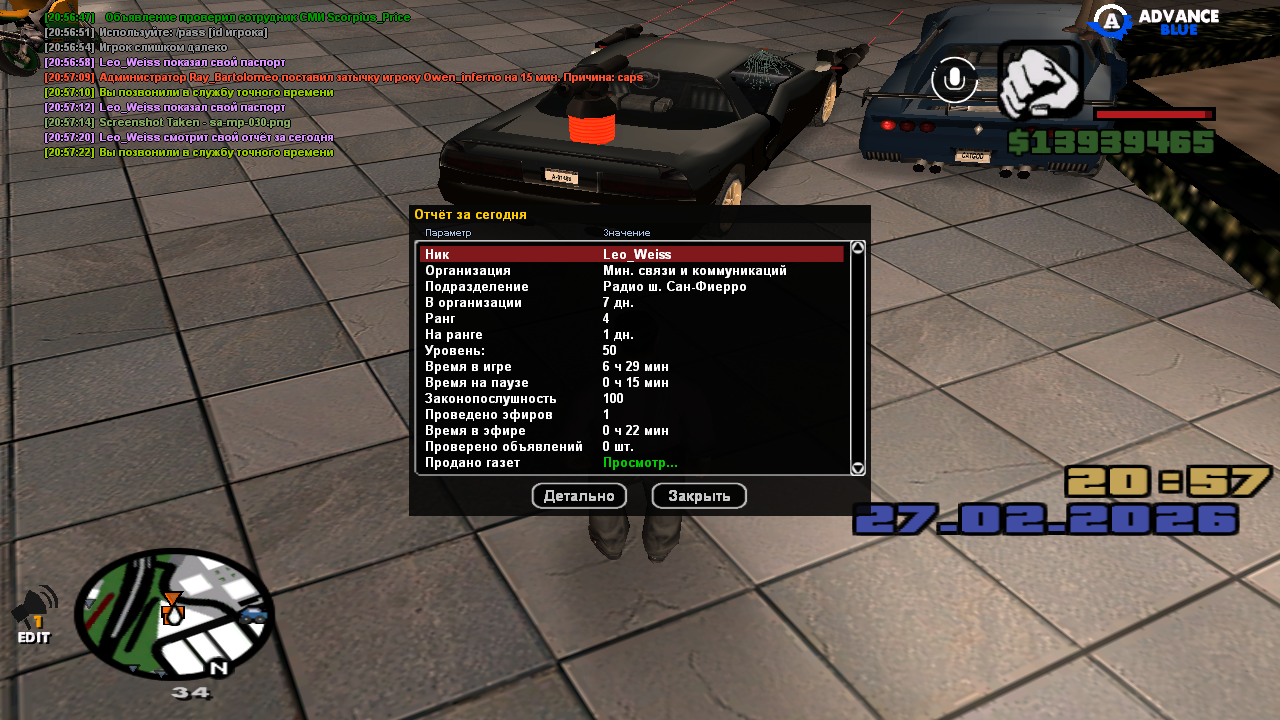This screenshot has height=720, width=1280.
Task: Click the list's scroll-up arrow
Action: [858, 247]
